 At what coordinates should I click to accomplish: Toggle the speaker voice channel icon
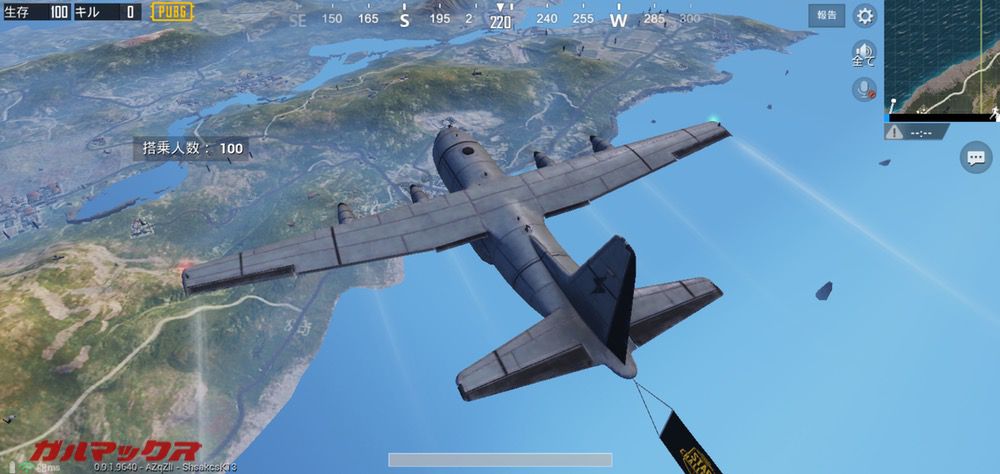[863, 52]
